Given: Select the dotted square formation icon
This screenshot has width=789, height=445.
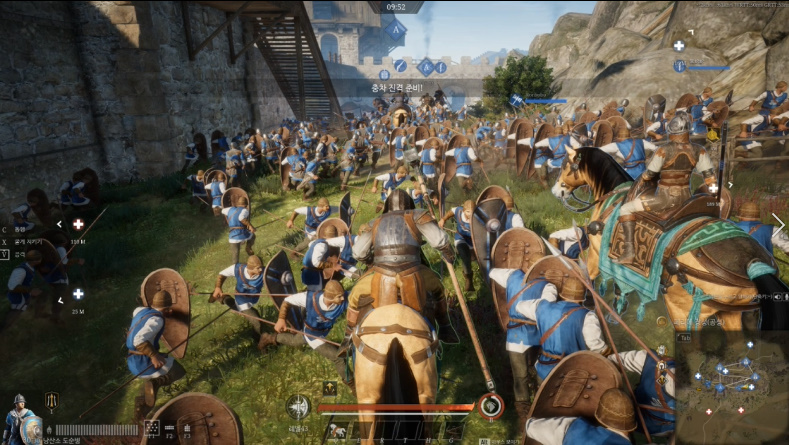Looking at the screenshot, I should (152, 428).
